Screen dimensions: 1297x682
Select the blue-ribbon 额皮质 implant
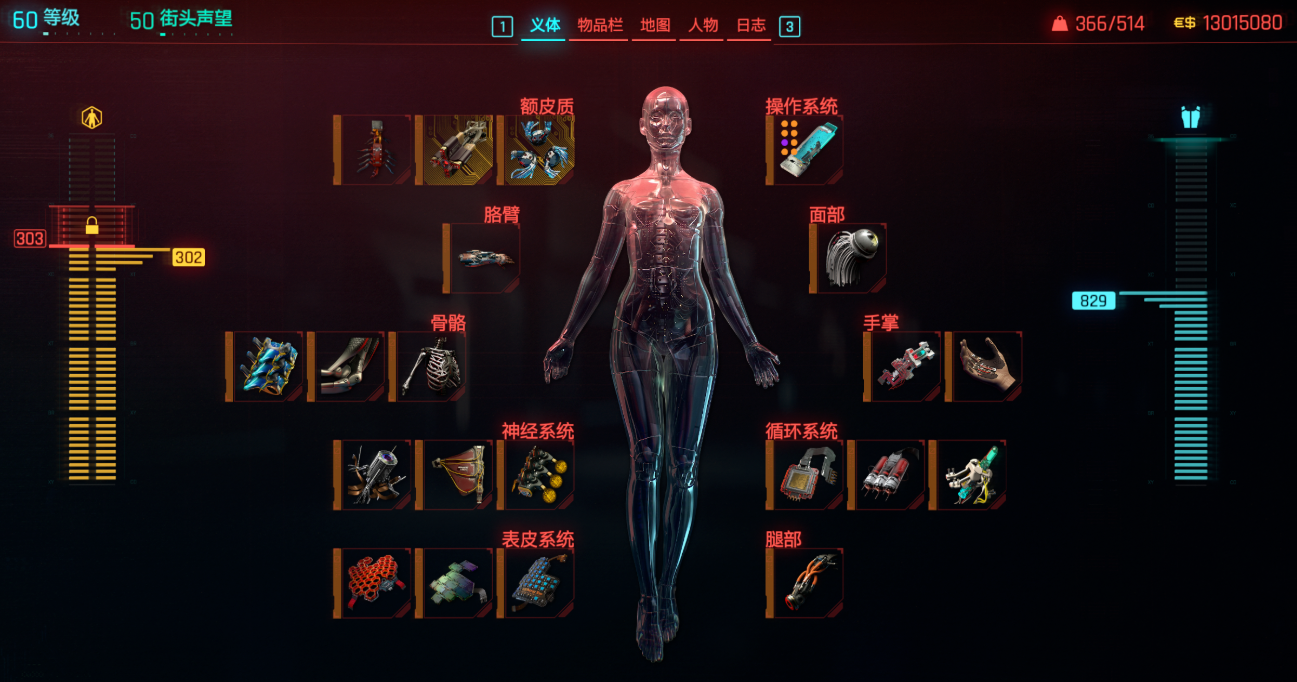click(x=537, y=150)
